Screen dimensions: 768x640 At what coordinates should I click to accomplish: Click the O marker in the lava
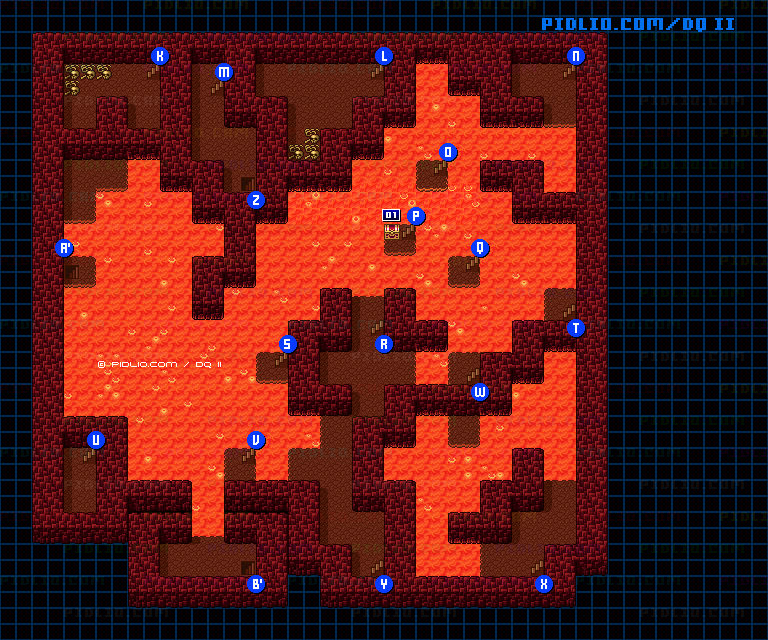pyautogui.click(x=448, y=152)
